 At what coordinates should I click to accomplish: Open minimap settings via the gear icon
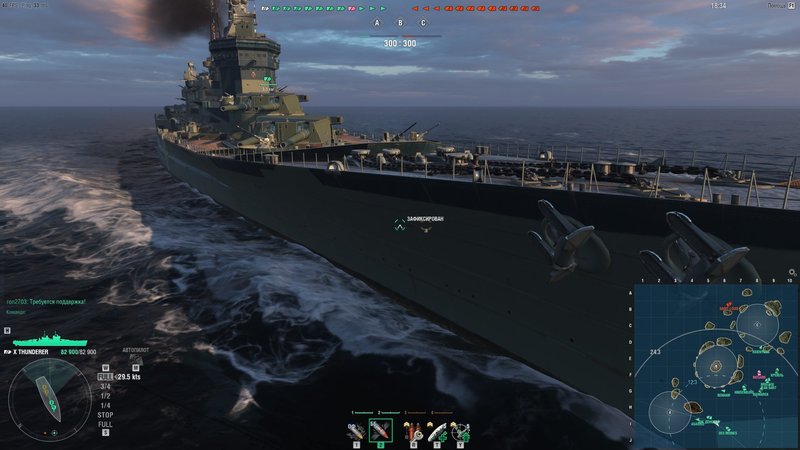(x=792, y=272)
